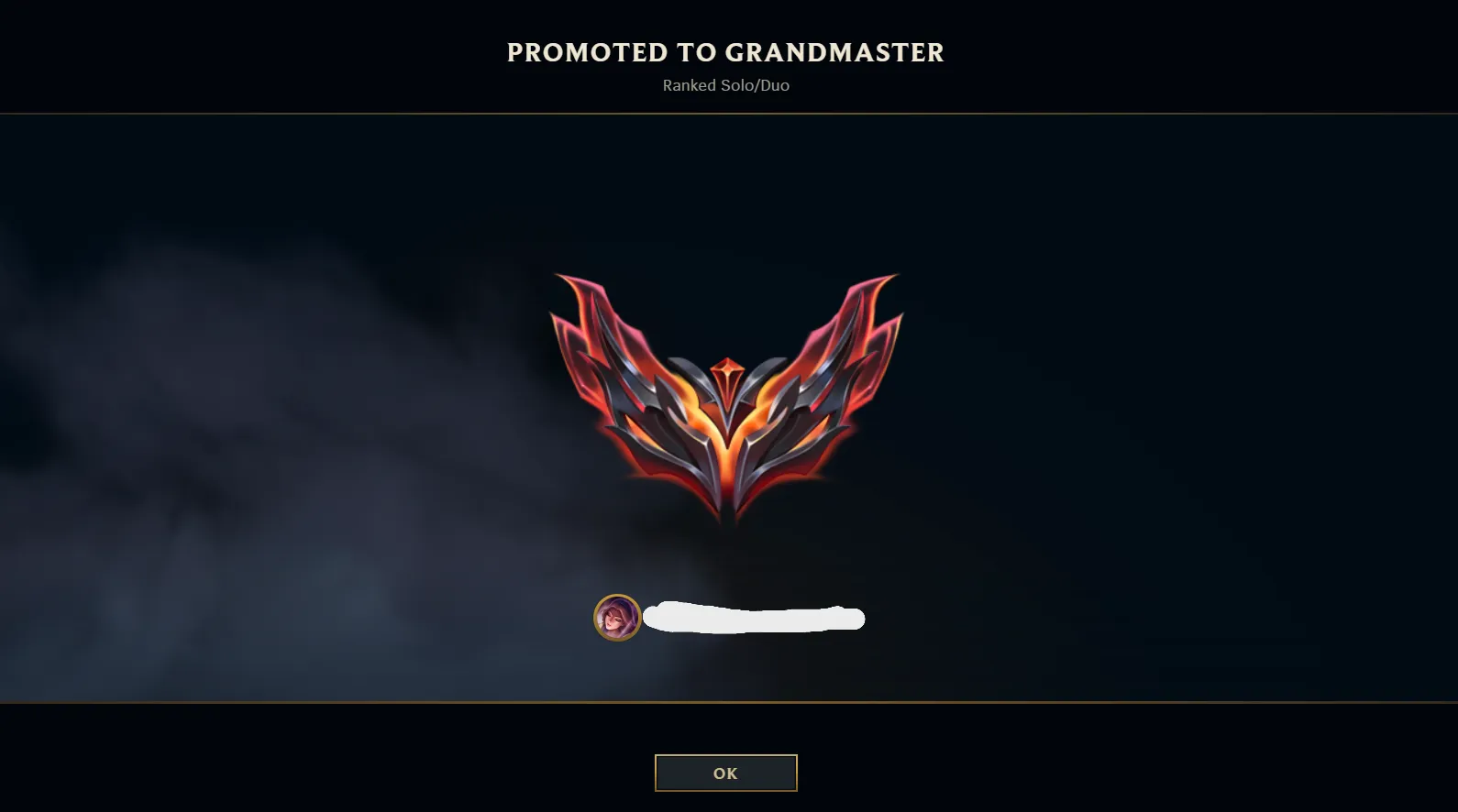Select the Ranked Solo/Duo label
Viewport: 1458px width, 812px height.
[x=726, y=85]
